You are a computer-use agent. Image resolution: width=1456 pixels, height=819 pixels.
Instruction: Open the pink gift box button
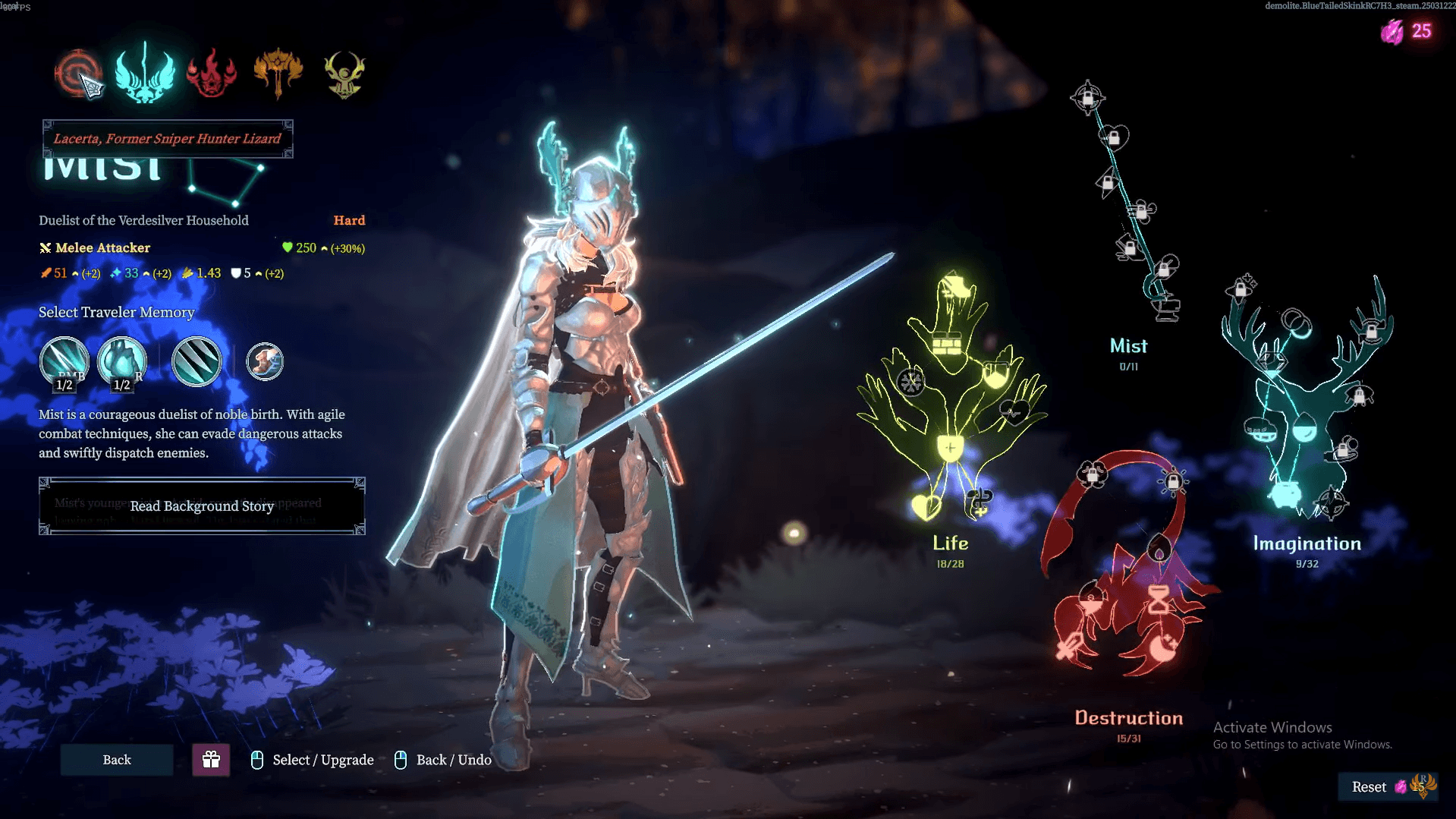coord(211,760)
